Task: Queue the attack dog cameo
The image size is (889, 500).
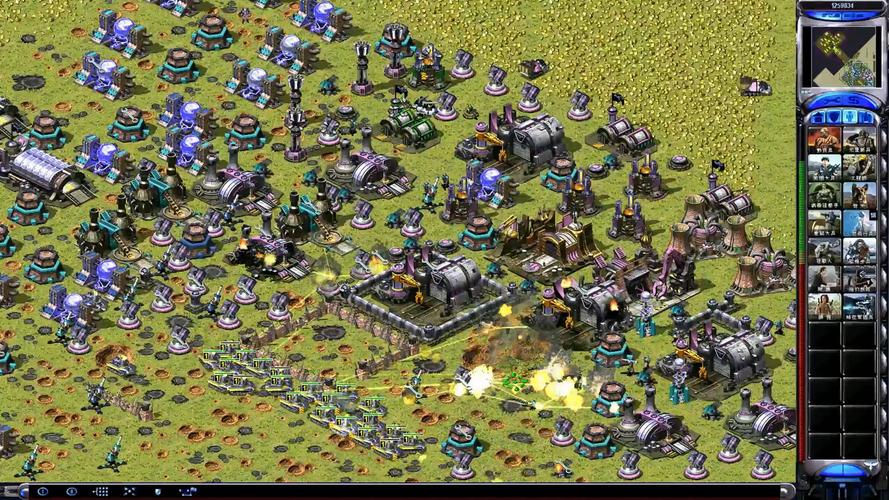Action: click(x=859, y=195)
